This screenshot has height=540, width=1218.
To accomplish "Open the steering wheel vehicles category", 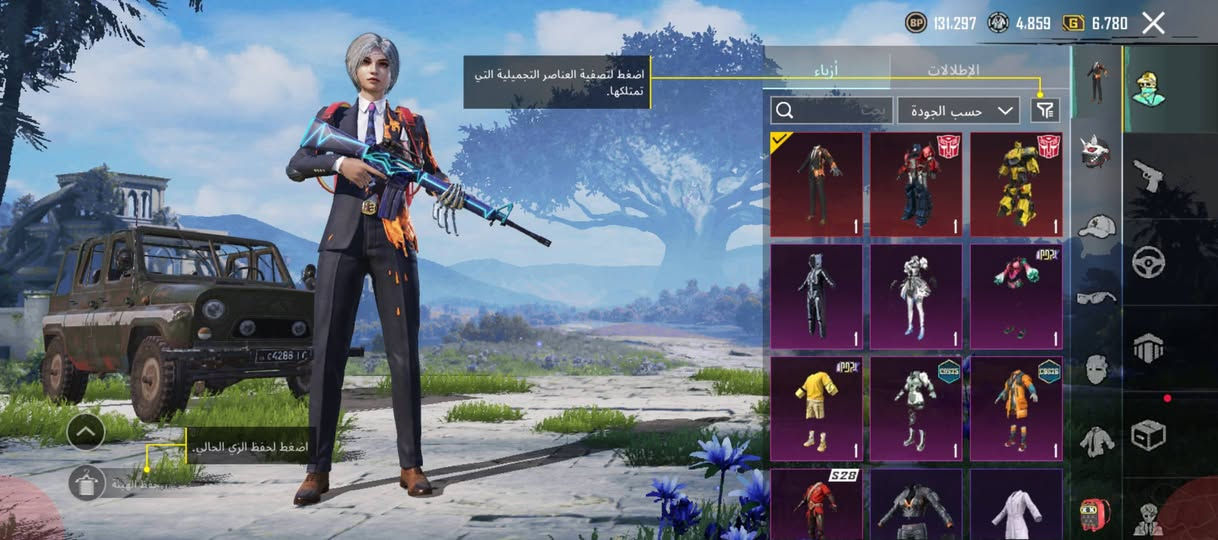I will pyautogui.click(x=1147, y=262).
